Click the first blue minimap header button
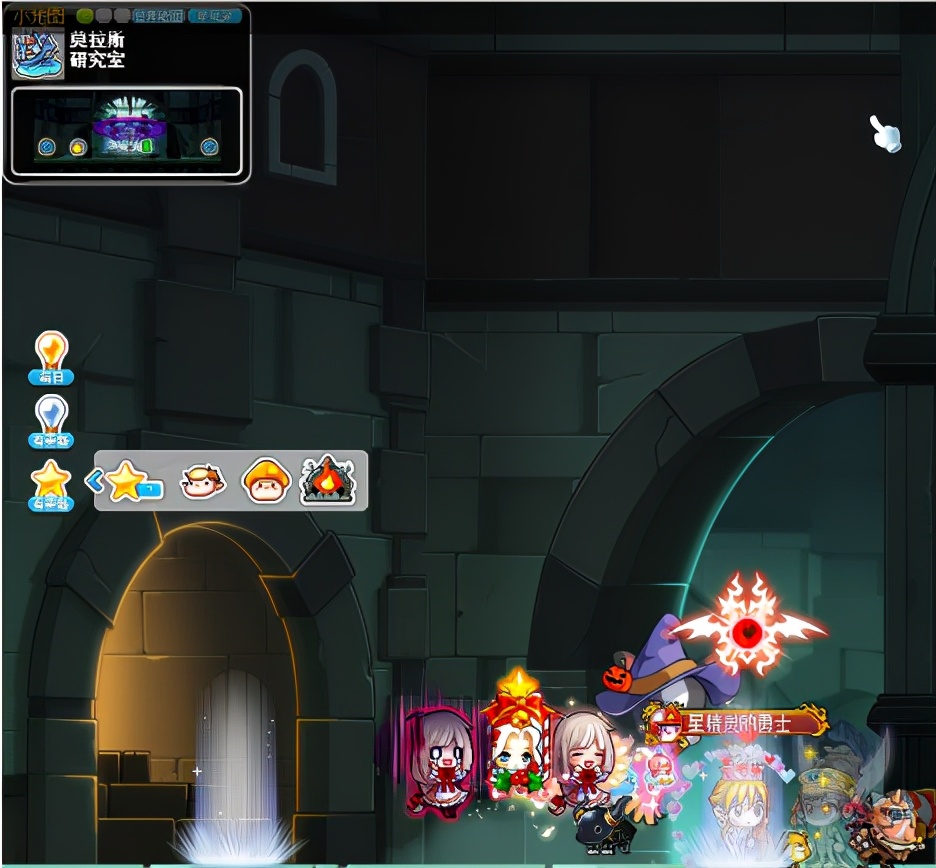The height and width of the screenshot is (868, 936). (159, 16)
